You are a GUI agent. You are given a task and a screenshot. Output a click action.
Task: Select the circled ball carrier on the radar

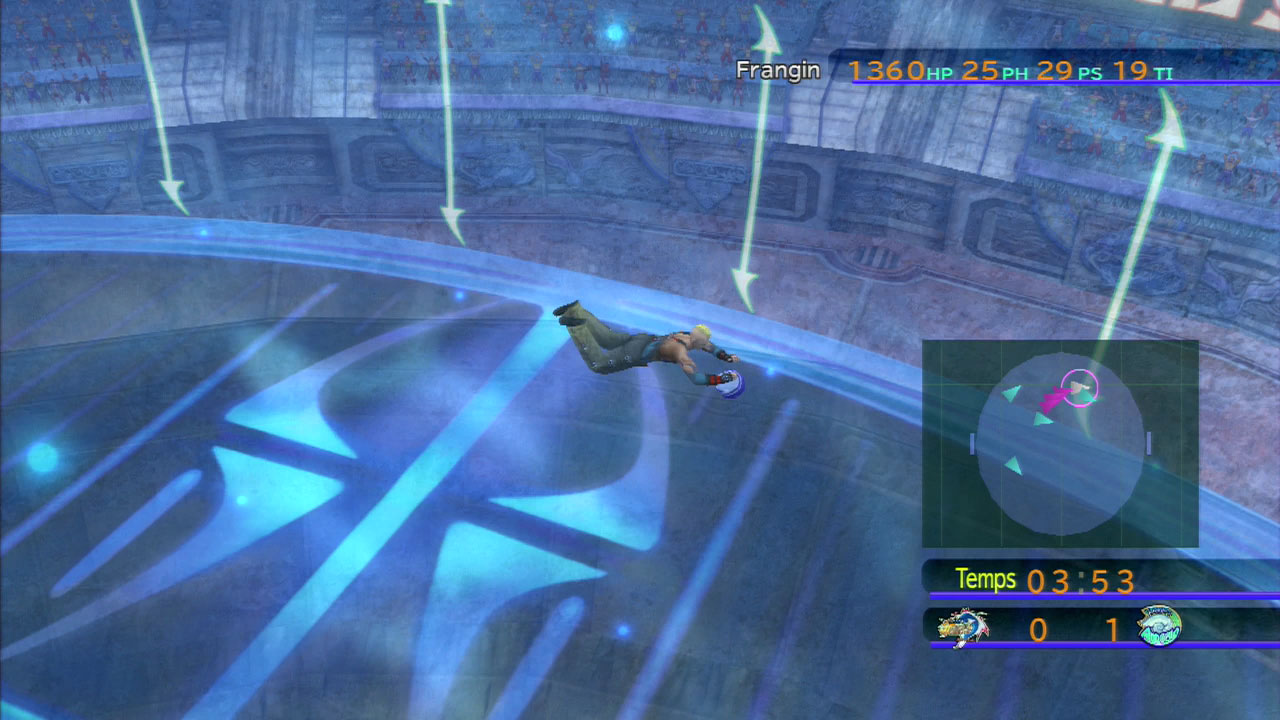pos(1079,387)
